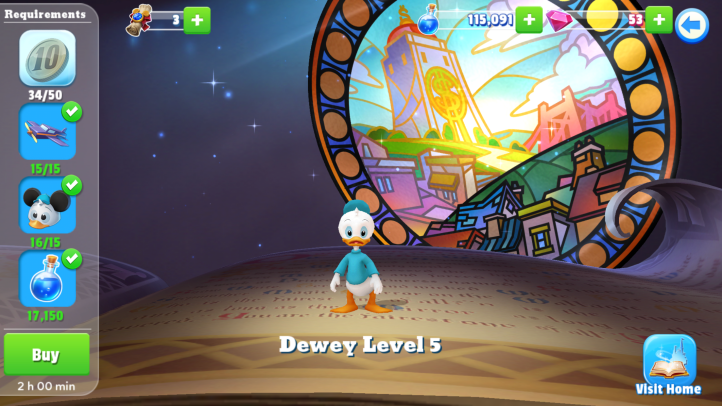Add more blue potion magic
This screenshot has height=406, width=722.
(529, 19)
